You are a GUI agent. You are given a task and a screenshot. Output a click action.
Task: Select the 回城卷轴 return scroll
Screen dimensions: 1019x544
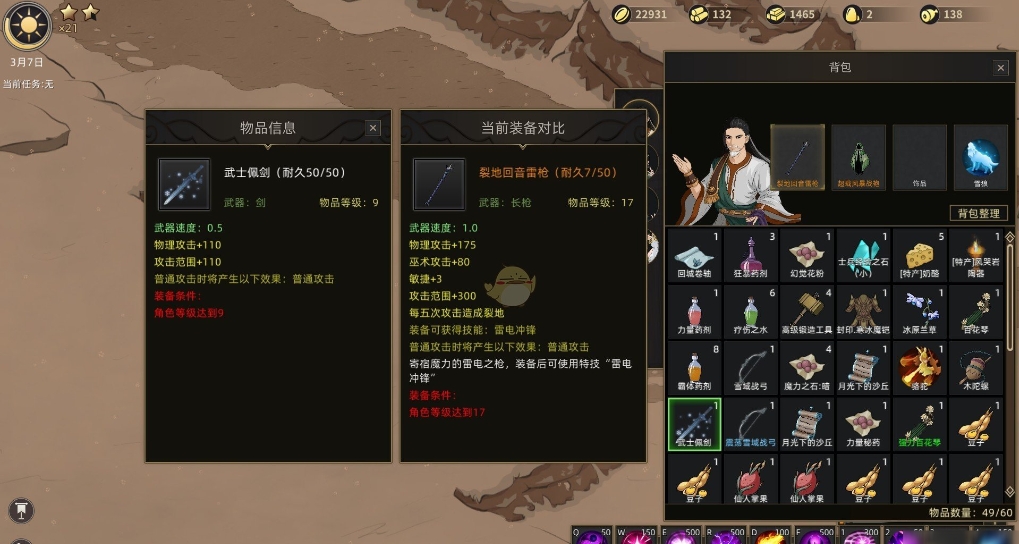[694, 255]
